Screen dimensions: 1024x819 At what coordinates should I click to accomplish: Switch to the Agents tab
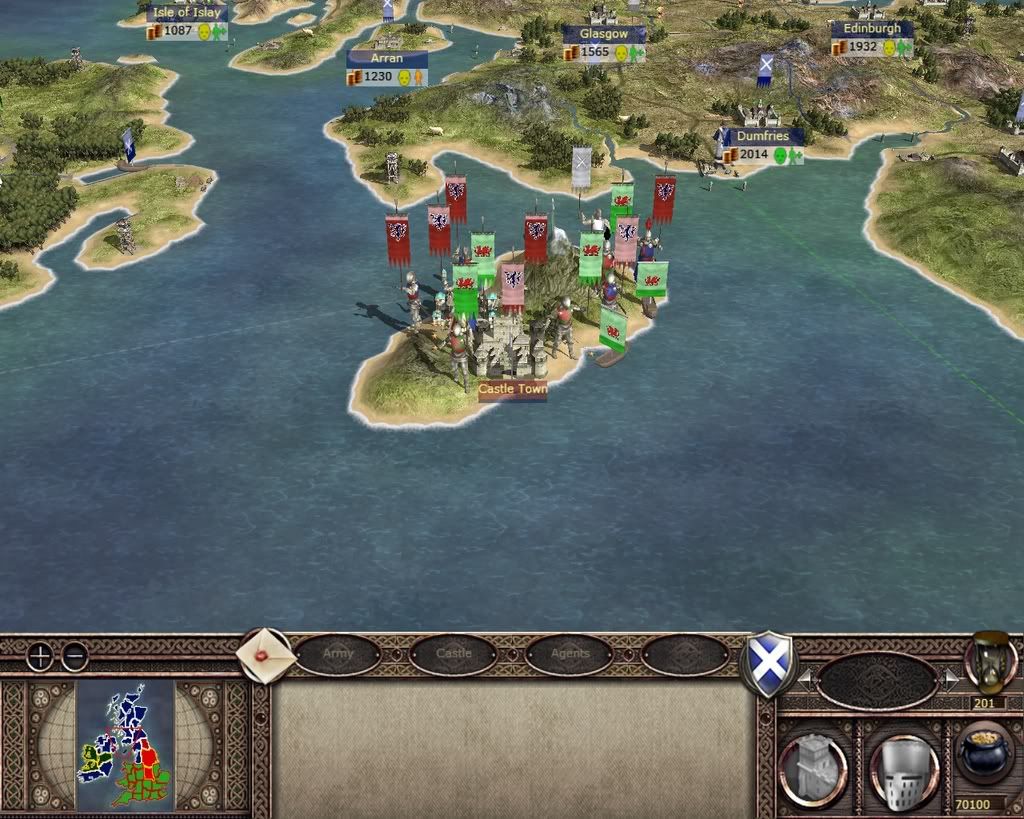tap(570, 655)
